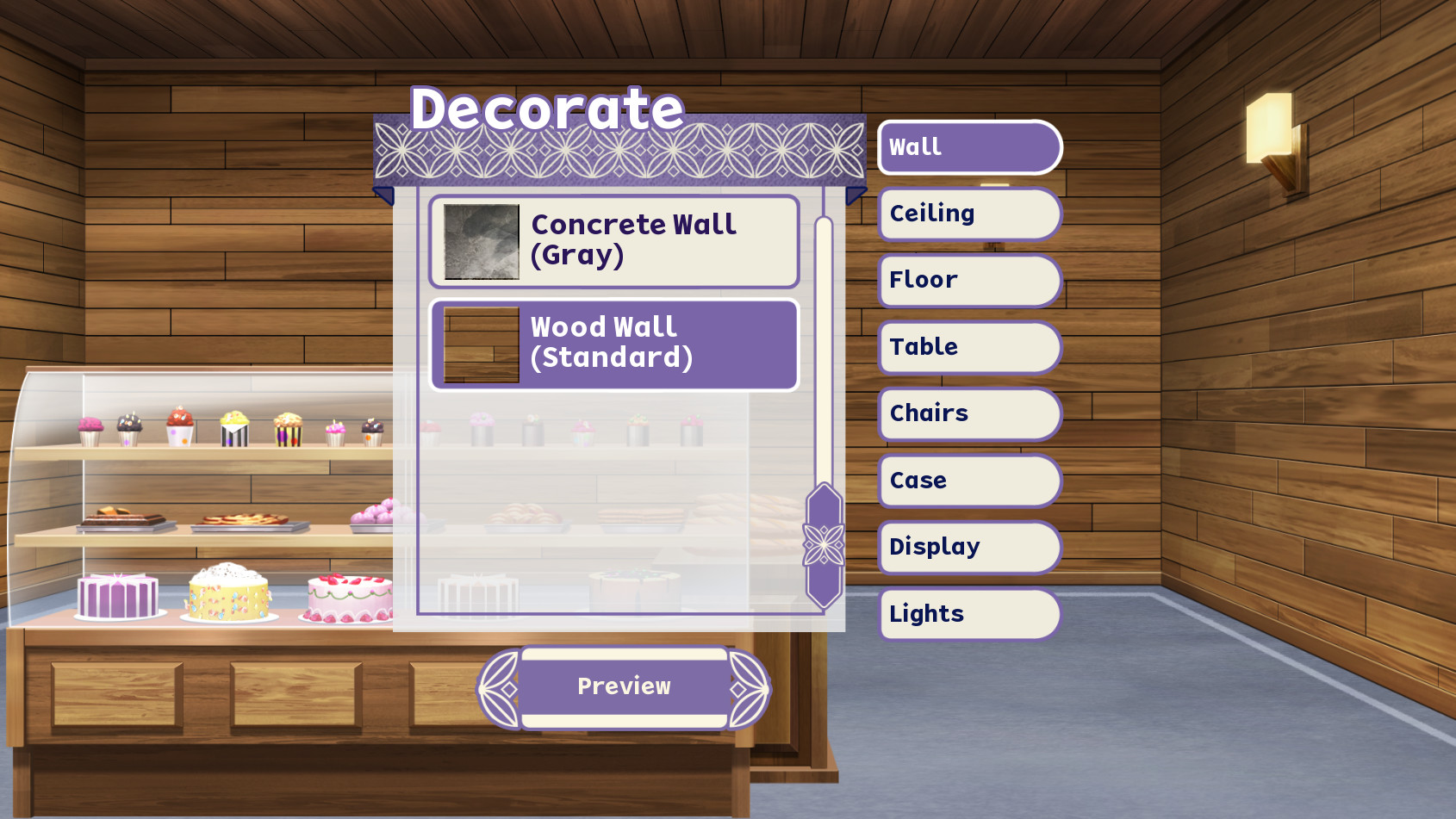Select the Case category
This screenshot has width=1456, height=819.
968,481
